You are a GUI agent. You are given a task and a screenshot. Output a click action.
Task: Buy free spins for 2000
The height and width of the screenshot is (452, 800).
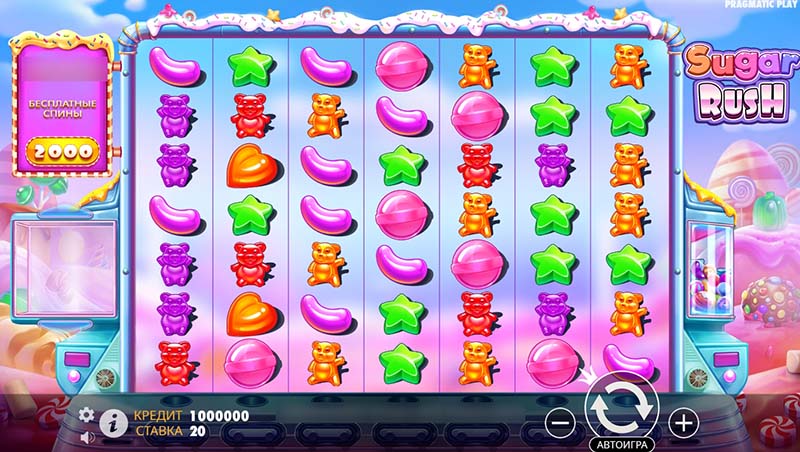(61, 152)
